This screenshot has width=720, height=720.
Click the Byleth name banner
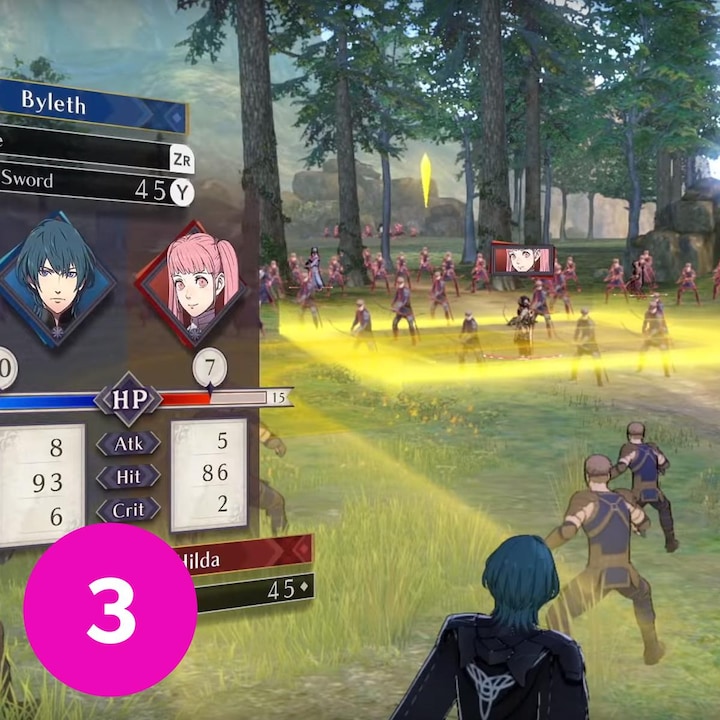[x=90, y=105]
